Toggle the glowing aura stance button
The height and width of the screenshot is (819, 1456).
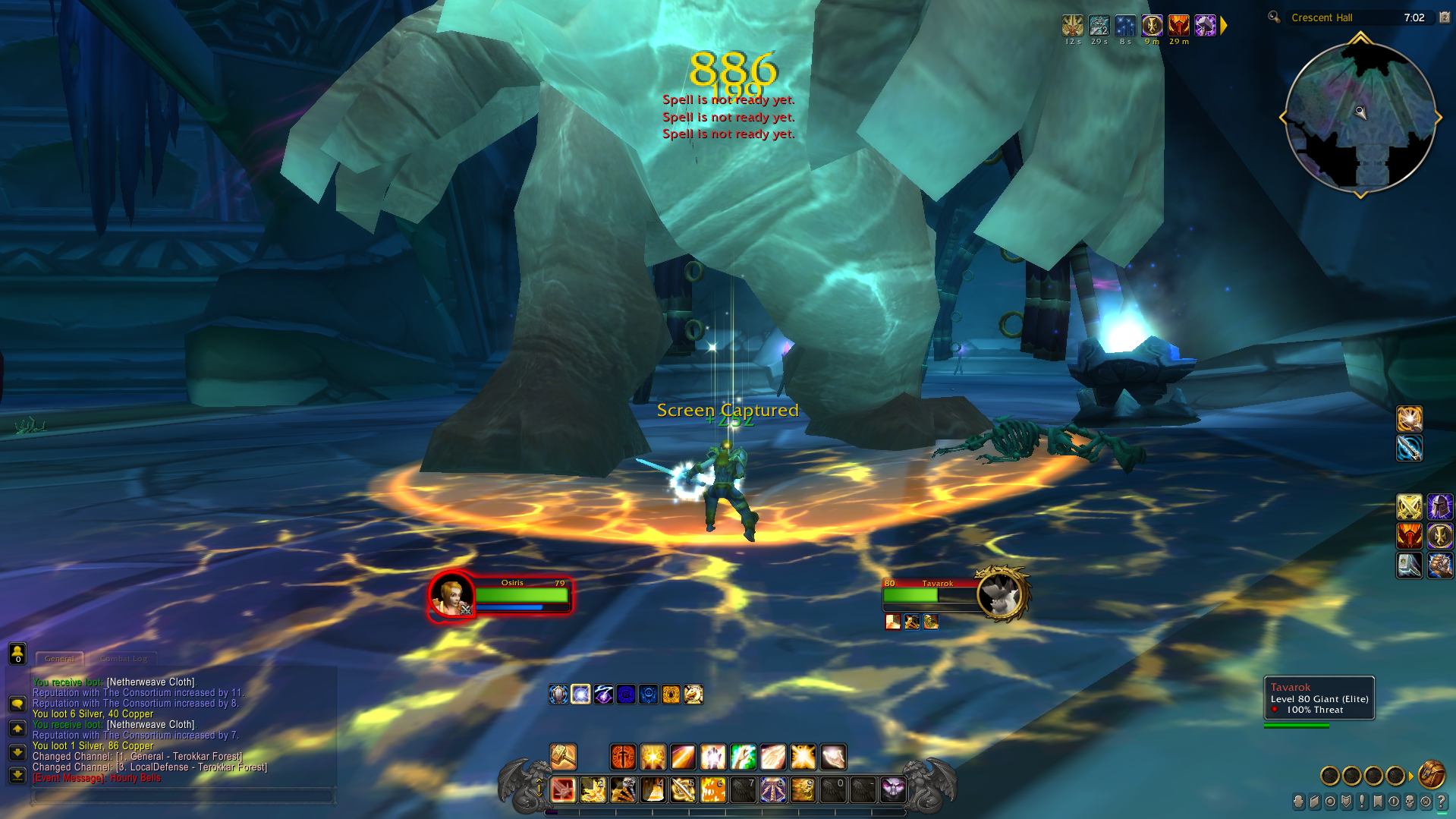[x=580, y=694]
